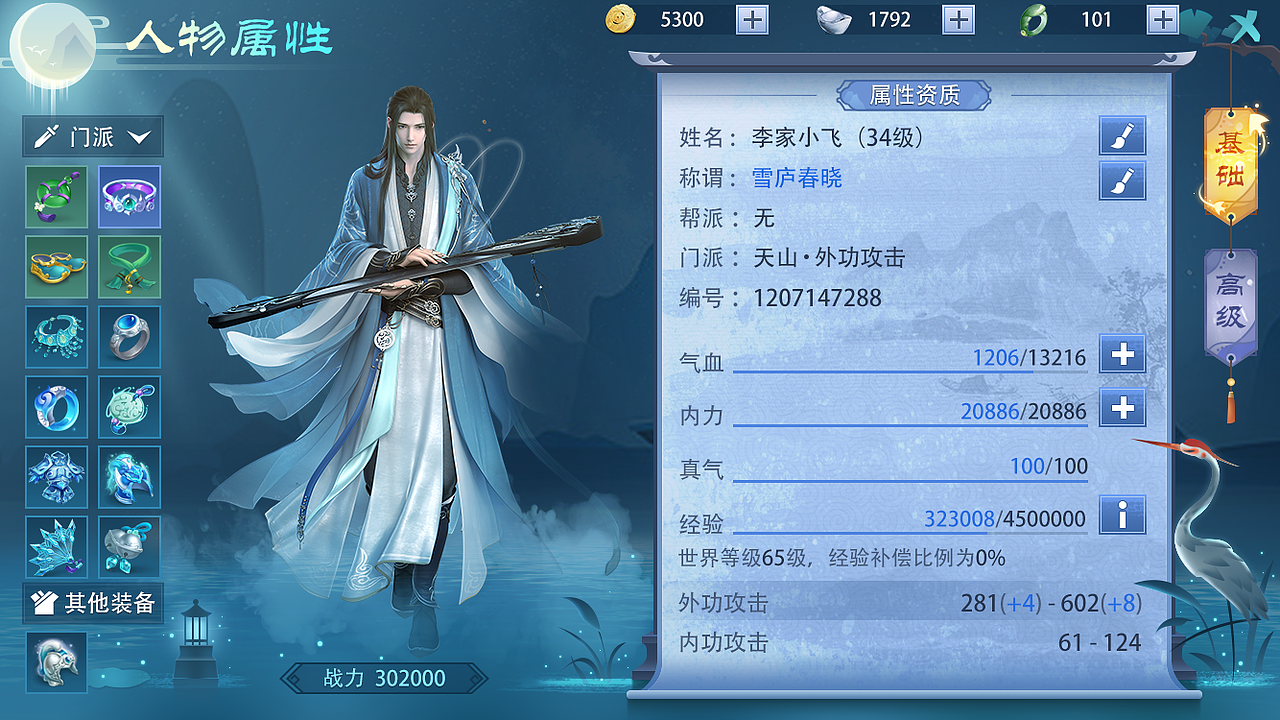Select the silver bell equipment icon
1280x720 pixels.
click(129, 547)
